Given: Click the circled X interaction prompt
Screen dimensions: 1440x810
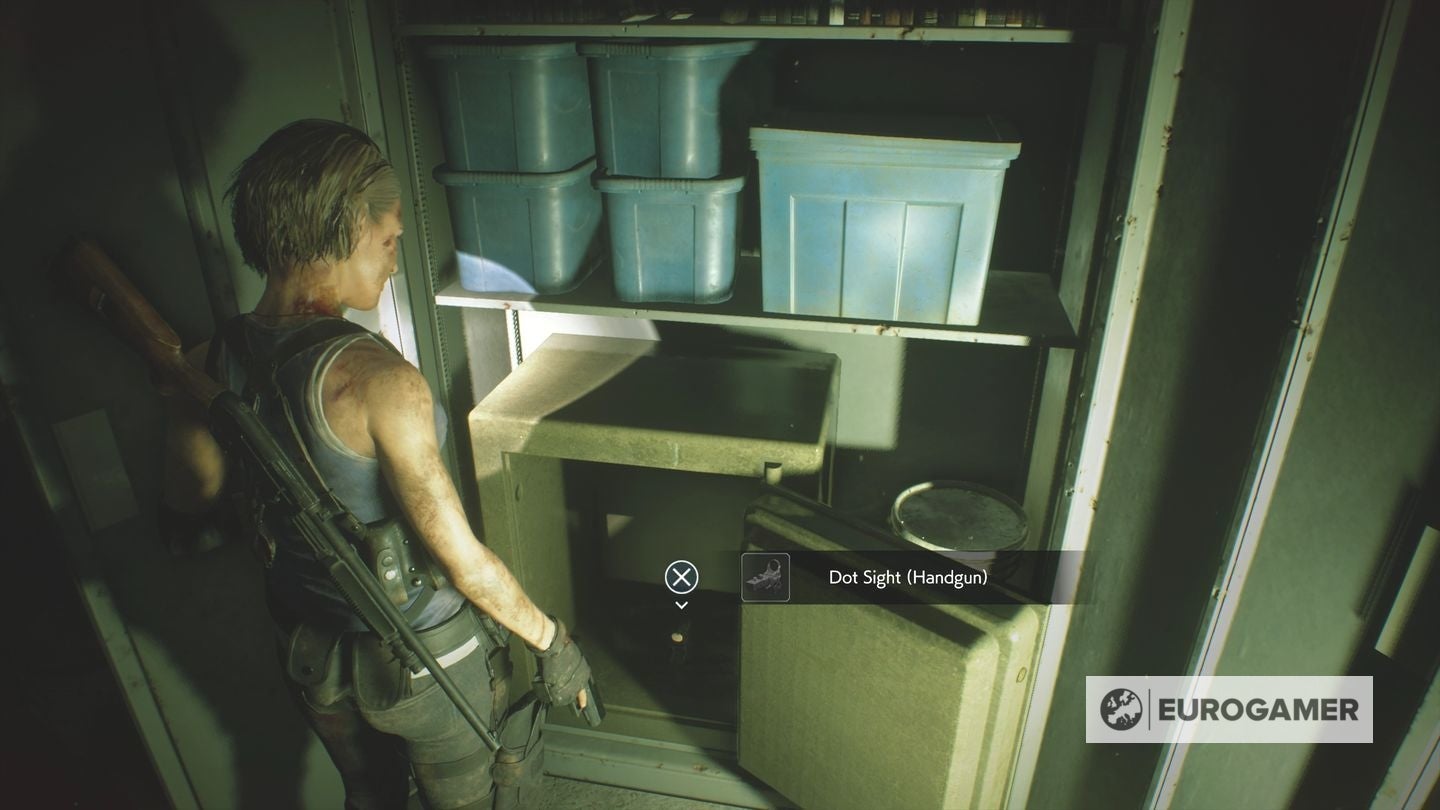Looking at the screenshot, I should click(680, 577).
